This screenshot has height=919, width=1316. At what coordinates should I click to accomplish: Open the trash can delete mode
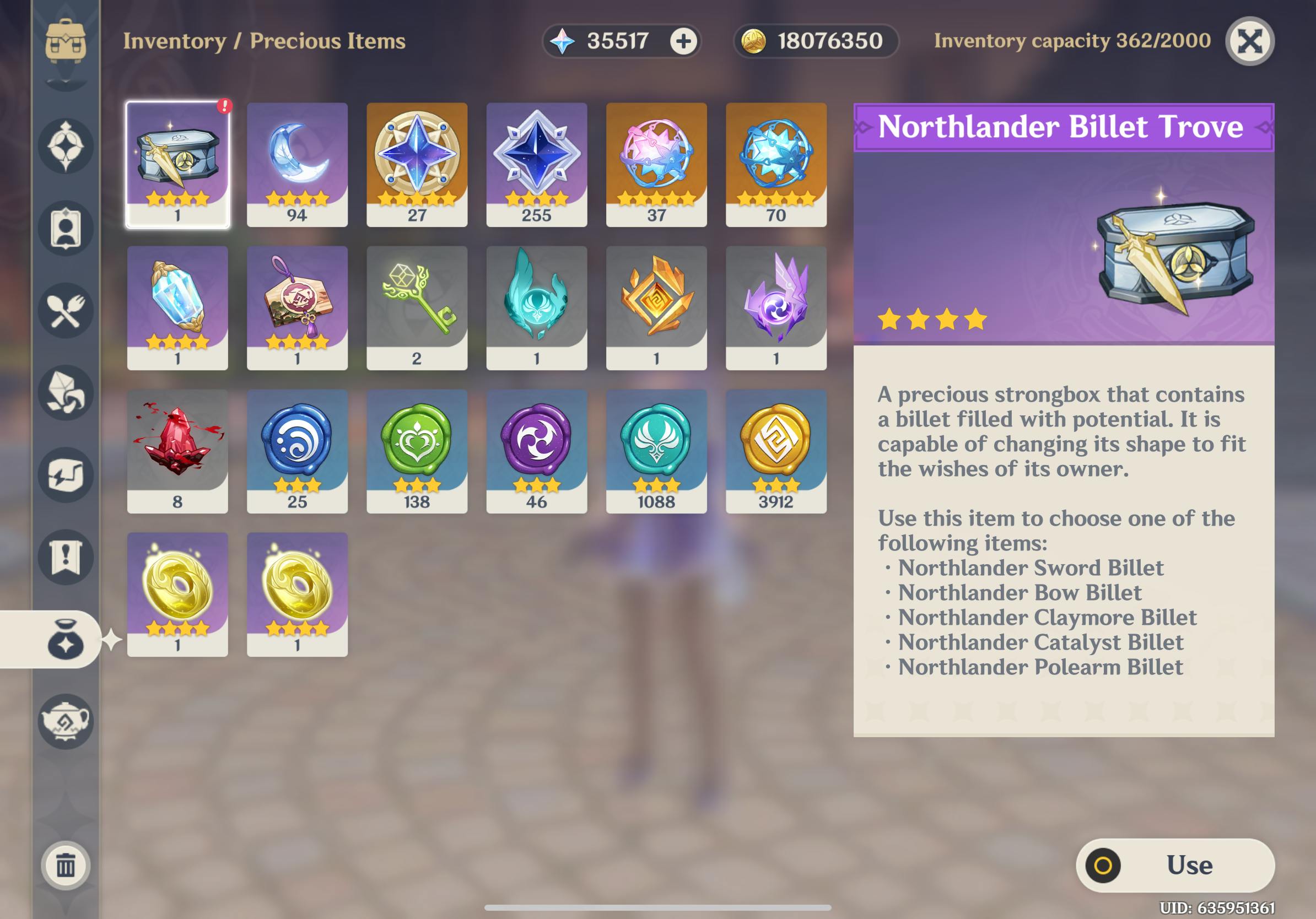[x=66, y=865]
